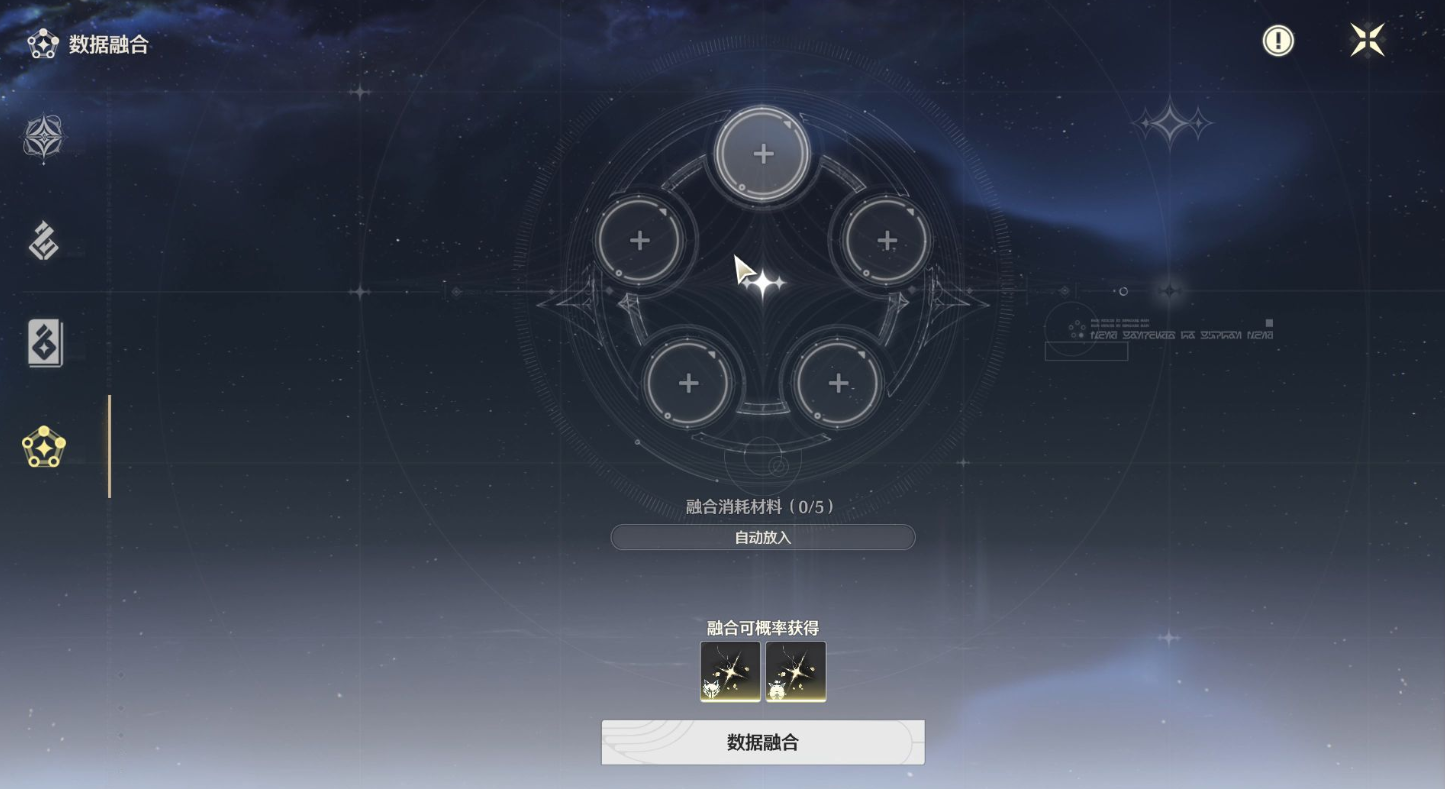Close the data merge screen
1445x789 pixels.
tap(1366, 40)
